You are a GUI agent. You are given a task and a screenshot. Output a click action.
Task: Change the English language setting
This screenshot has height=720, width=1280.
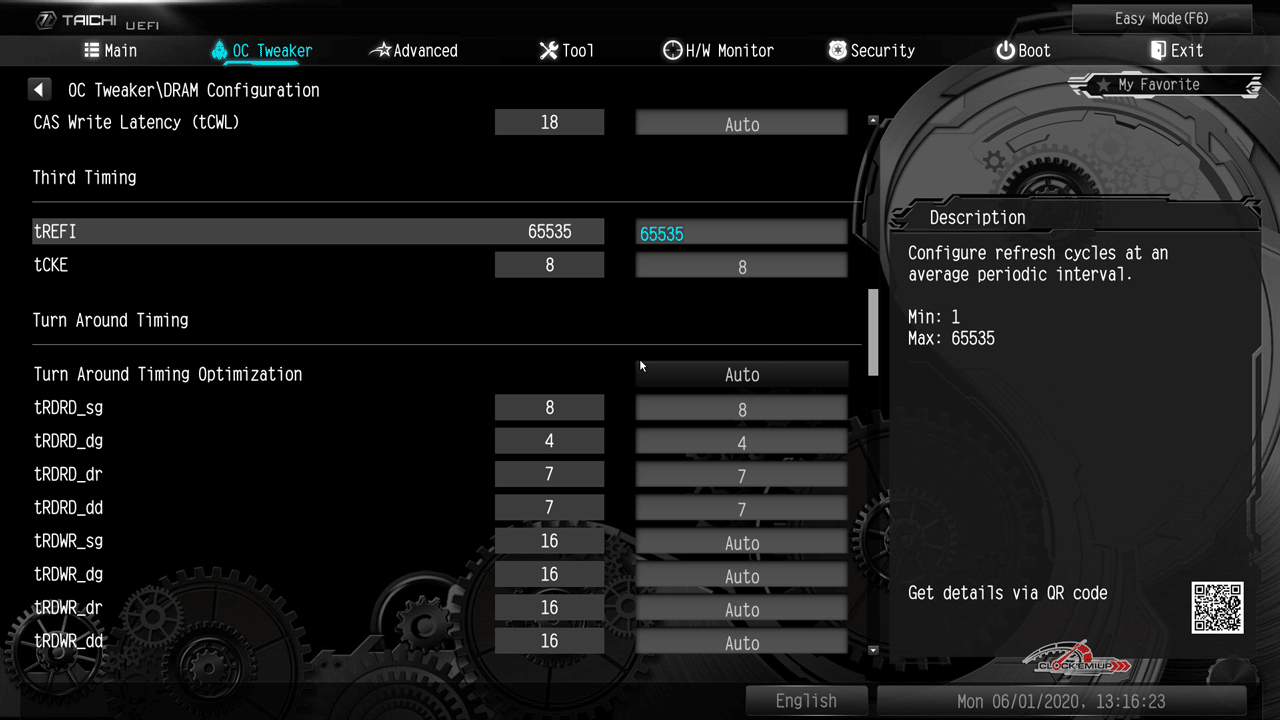click(806, 701)
